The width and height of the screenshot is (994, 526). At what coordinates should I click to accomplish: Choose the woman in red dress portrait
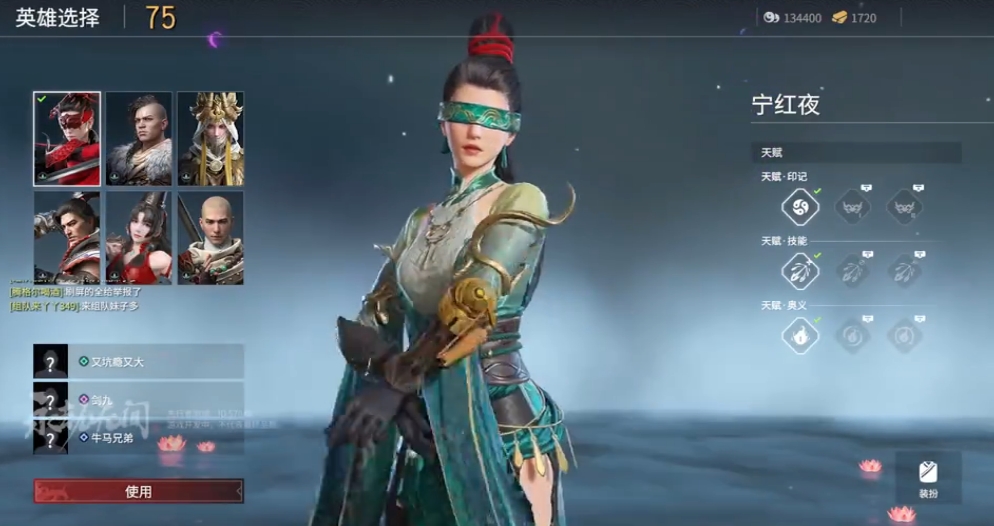139,237
